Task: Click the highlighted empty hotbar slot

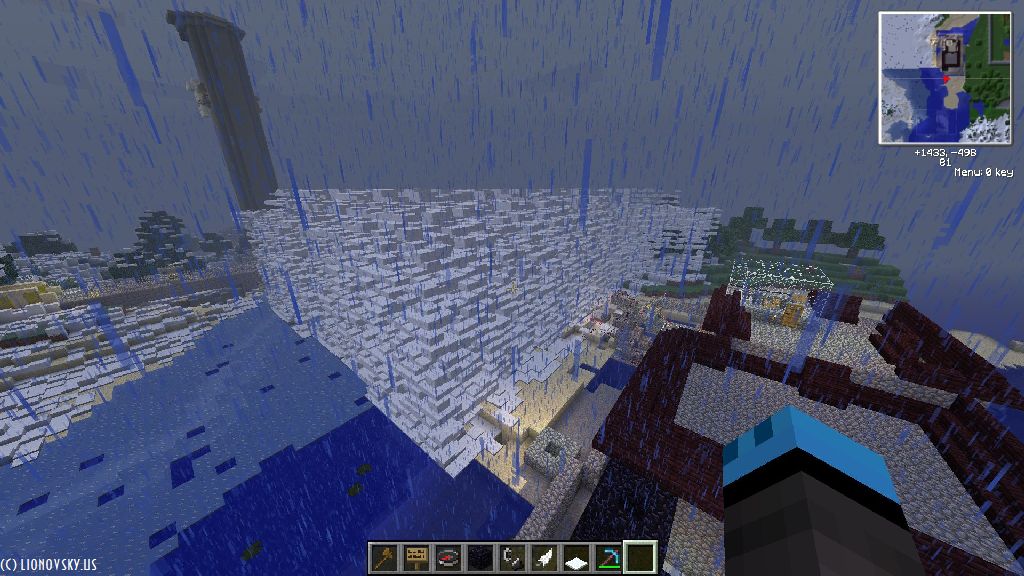Action: click(639, 557)
